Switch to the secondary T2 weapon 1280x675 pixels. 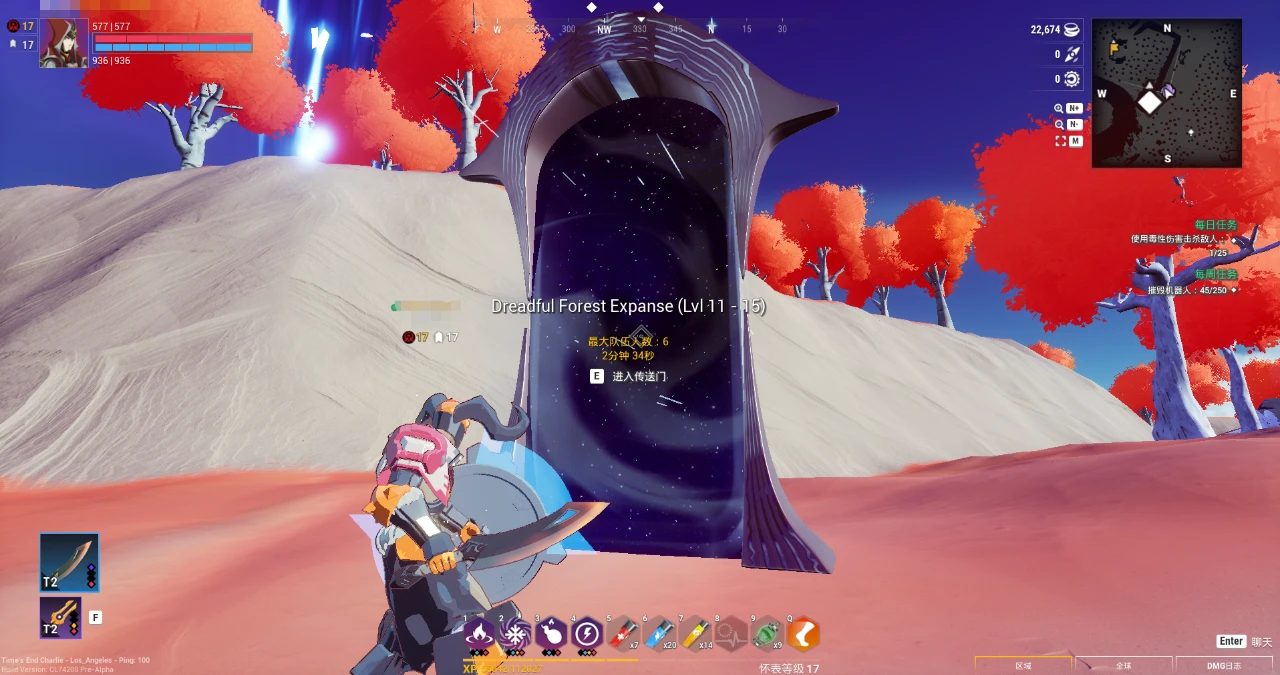tap(60, 617)
